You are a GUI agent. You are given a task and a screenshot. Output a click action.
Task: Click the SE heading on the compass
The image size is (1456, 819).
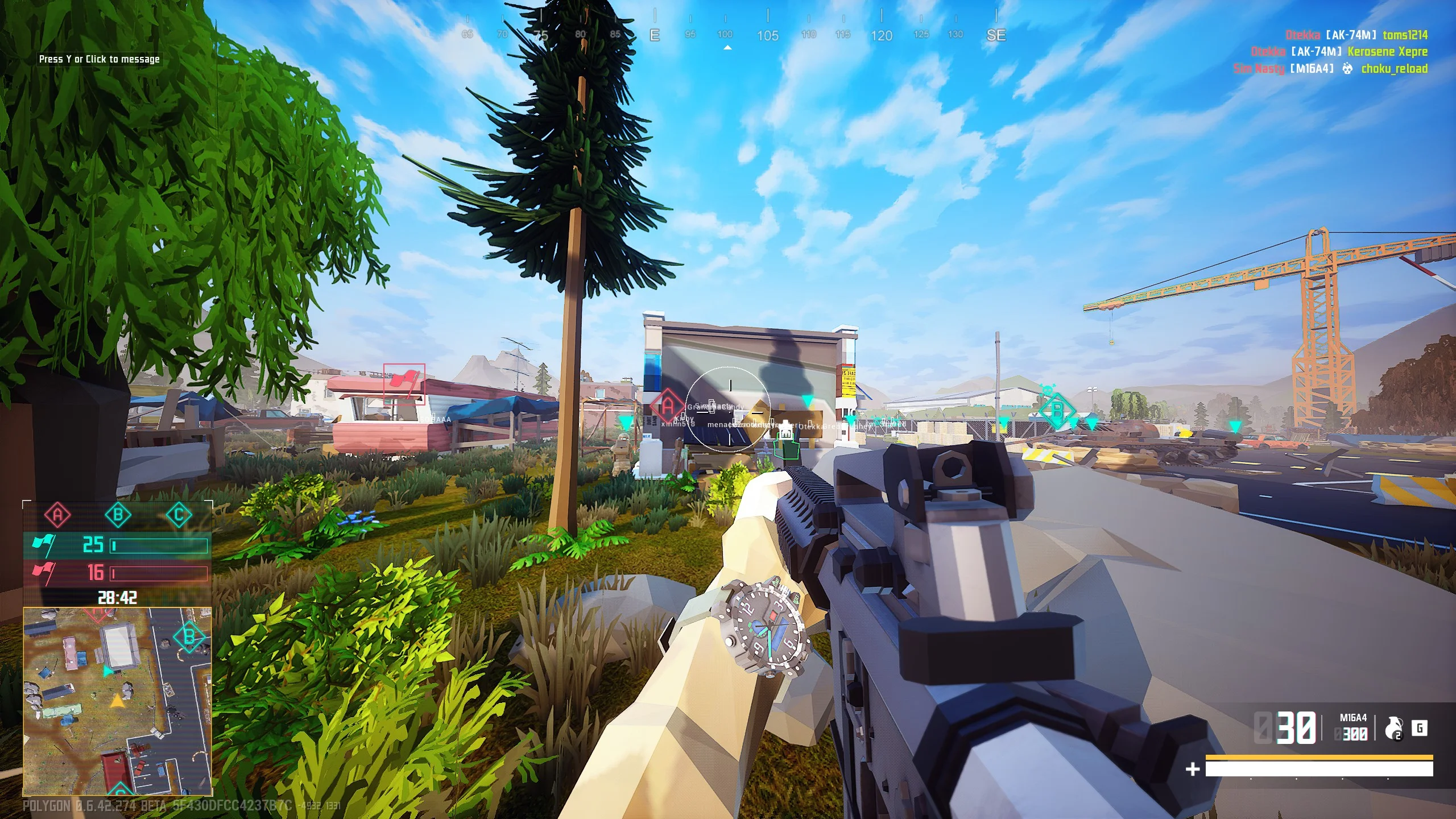[996, 35]
